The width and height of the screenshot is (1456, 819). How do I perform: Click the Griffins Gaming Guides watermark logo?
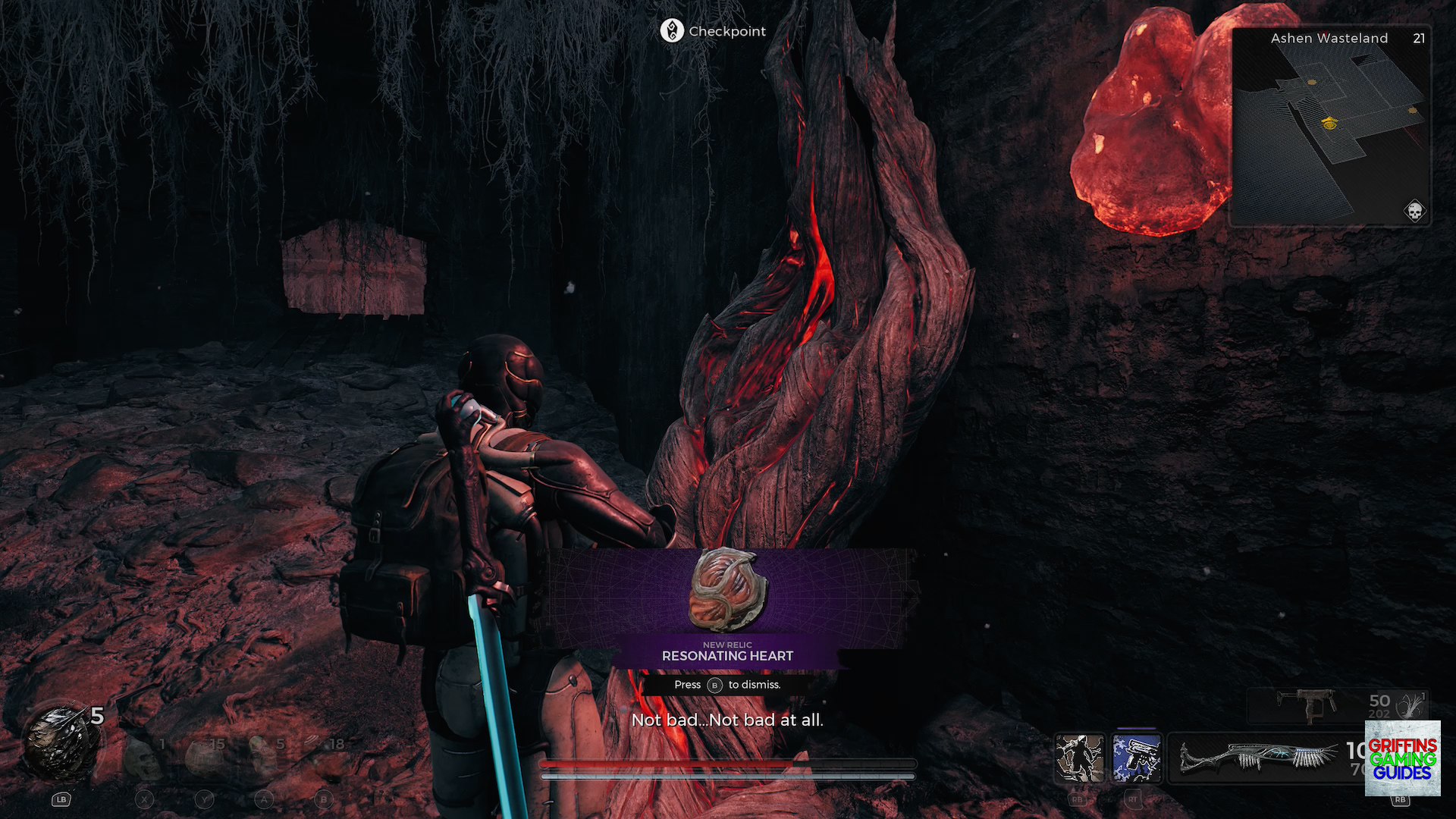[x=1402, y=758]
